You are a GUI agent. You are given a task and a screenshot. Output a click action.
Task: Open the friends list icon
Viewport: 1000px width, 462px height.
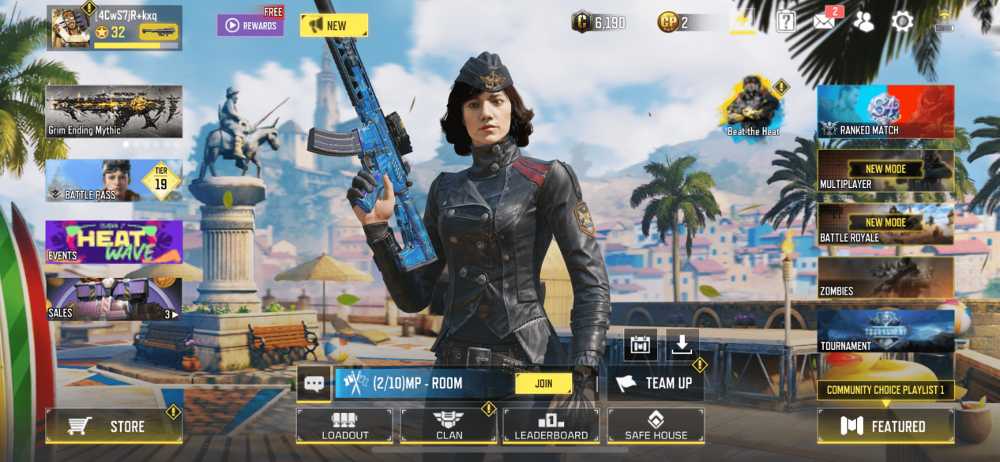(863, 21)
